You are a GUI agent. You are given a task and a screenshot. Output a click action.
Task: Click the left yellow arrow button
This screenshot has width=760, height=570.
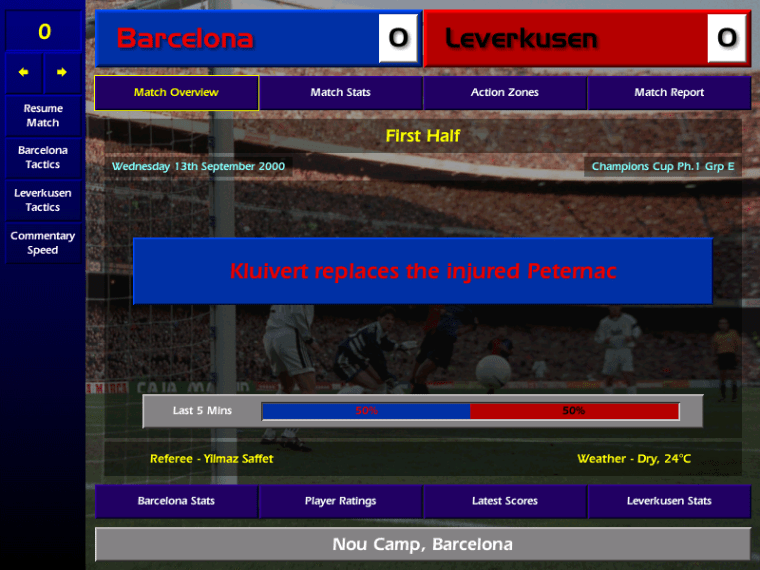click(x=24, y=72)
